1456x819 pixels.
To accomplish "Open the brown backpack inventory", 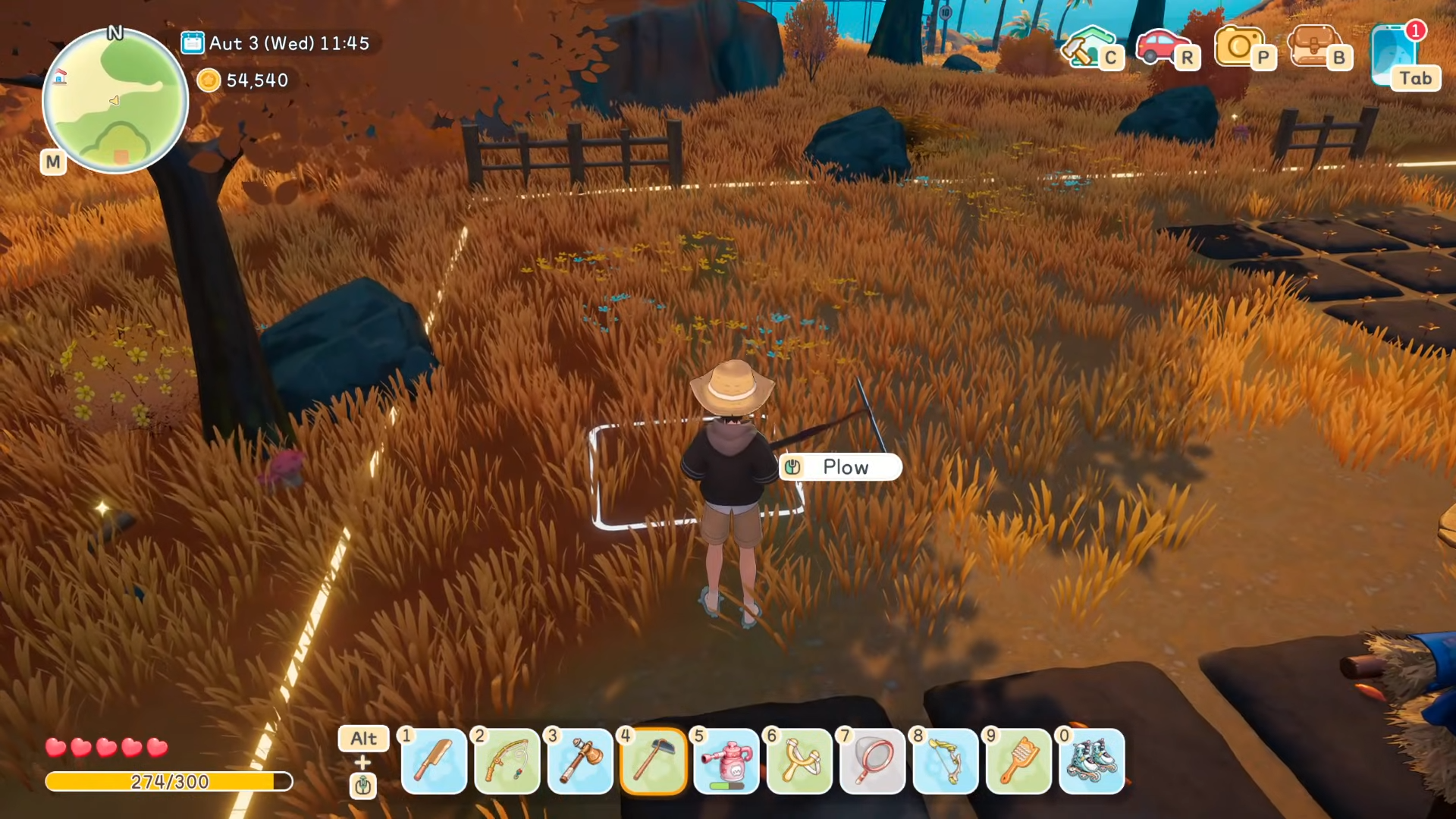I will coord(1314,46).
